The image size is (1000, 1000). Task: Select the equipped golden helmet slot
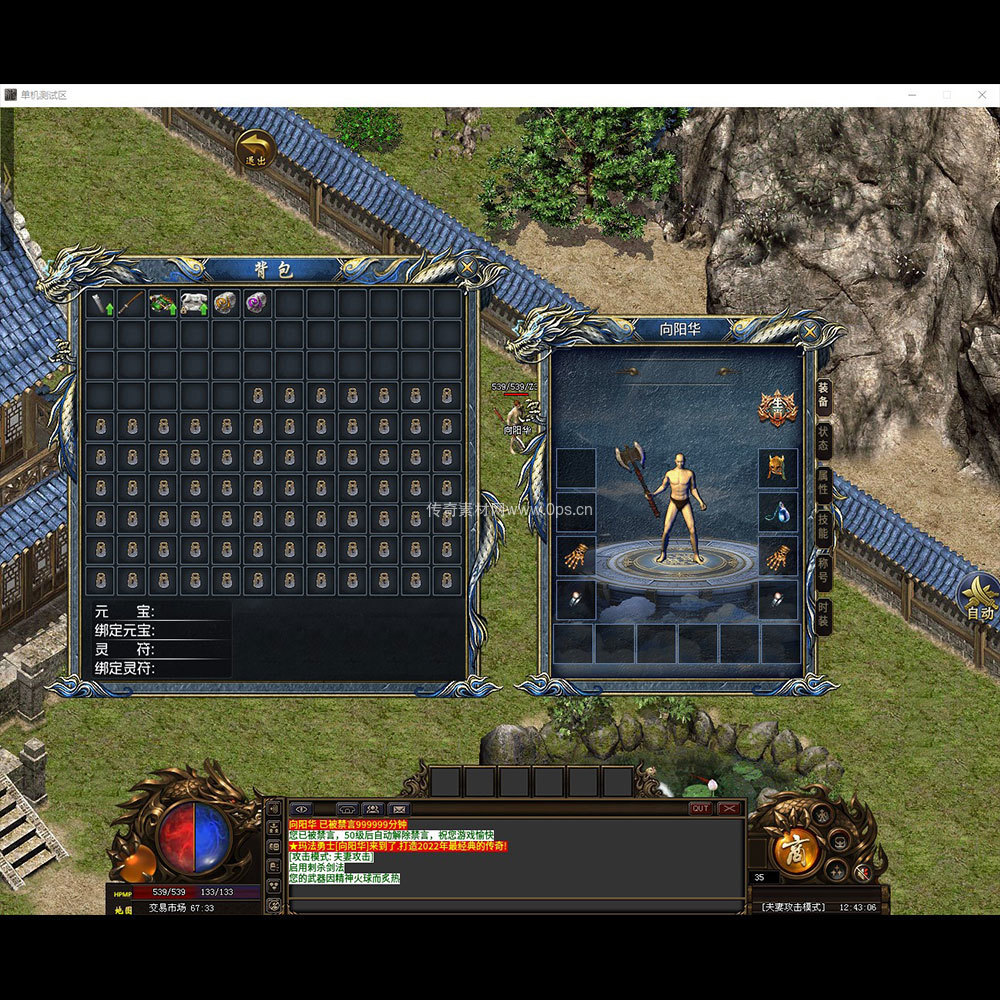click(777, 467)
